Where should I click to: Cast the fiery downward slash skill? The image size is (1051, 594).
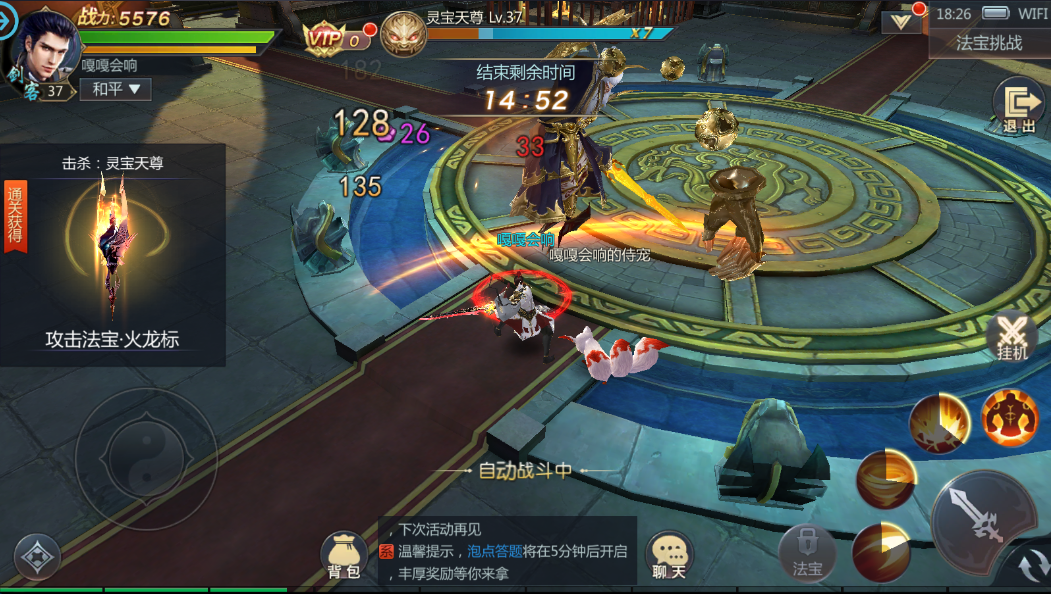939,422
